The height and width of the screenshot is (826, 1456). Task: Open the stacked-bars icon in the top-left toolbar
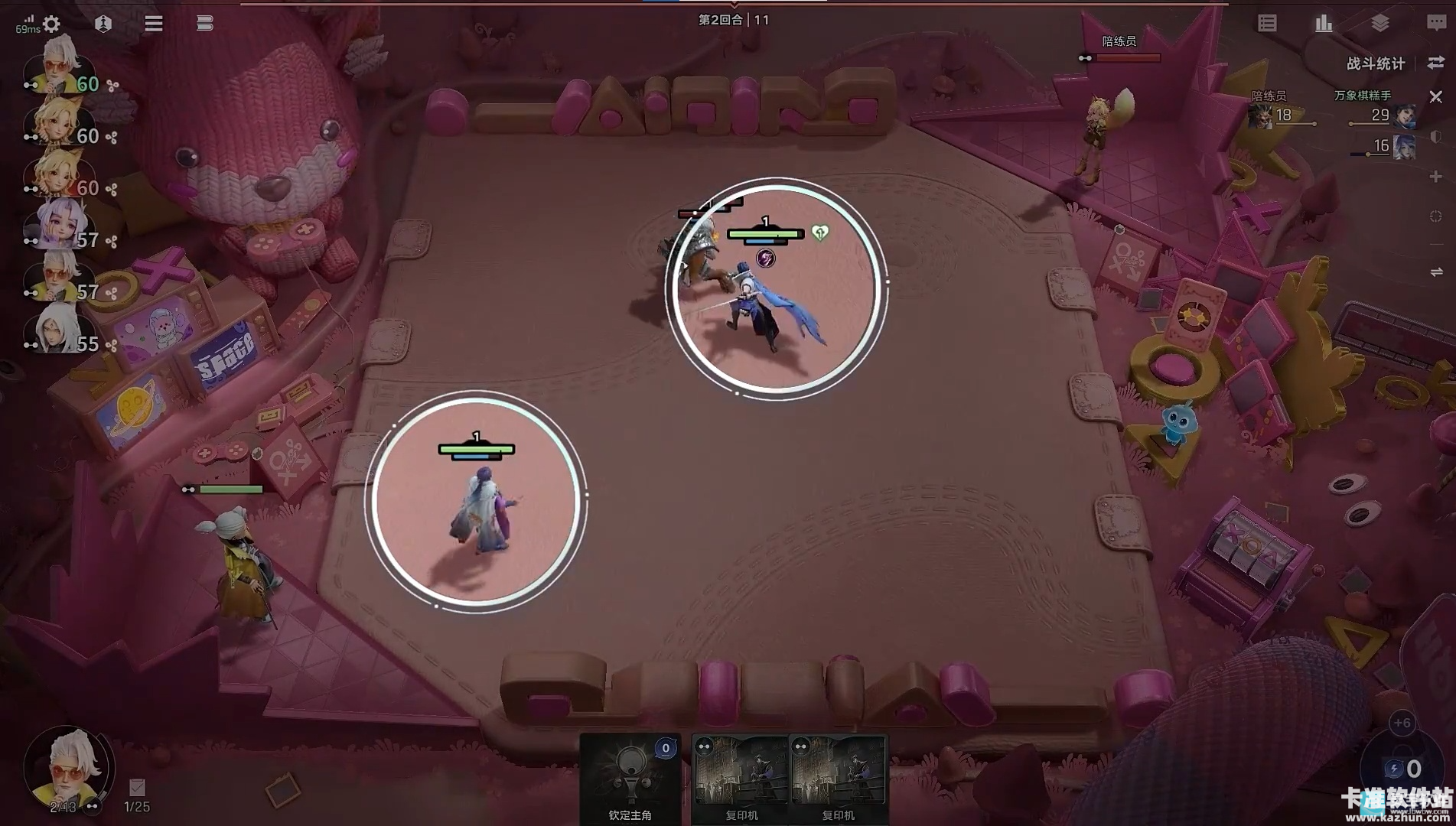[x=204, y=24]
